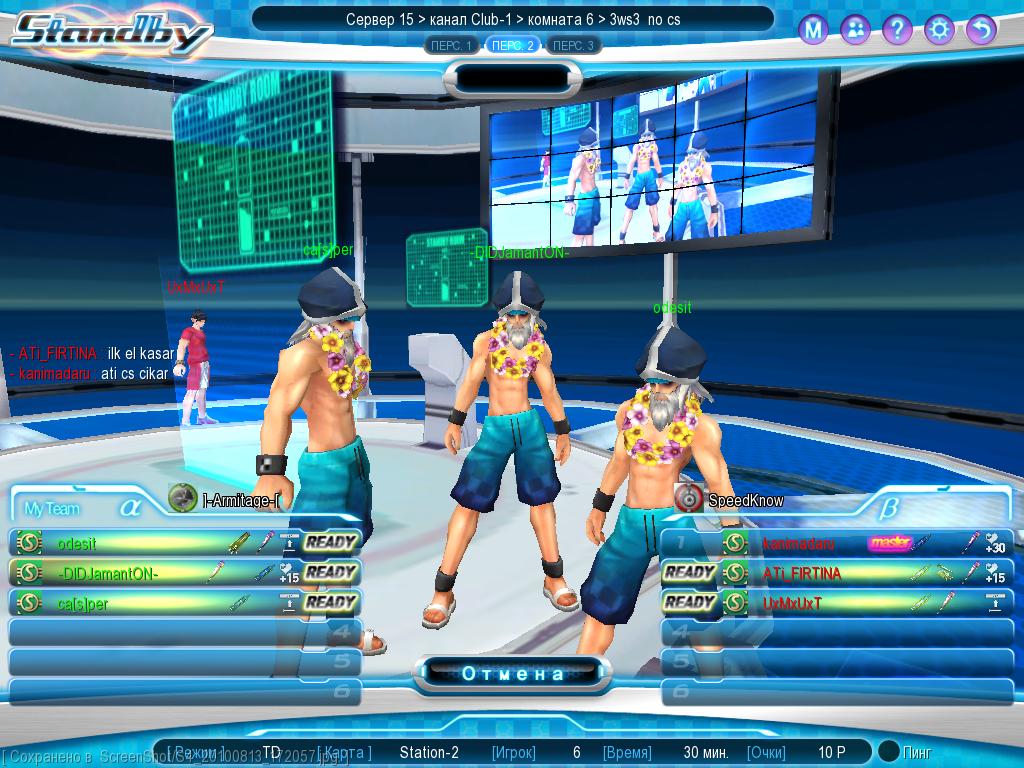
Task: Toggle the Пинг ping indicator
Action: click(889, 751)
